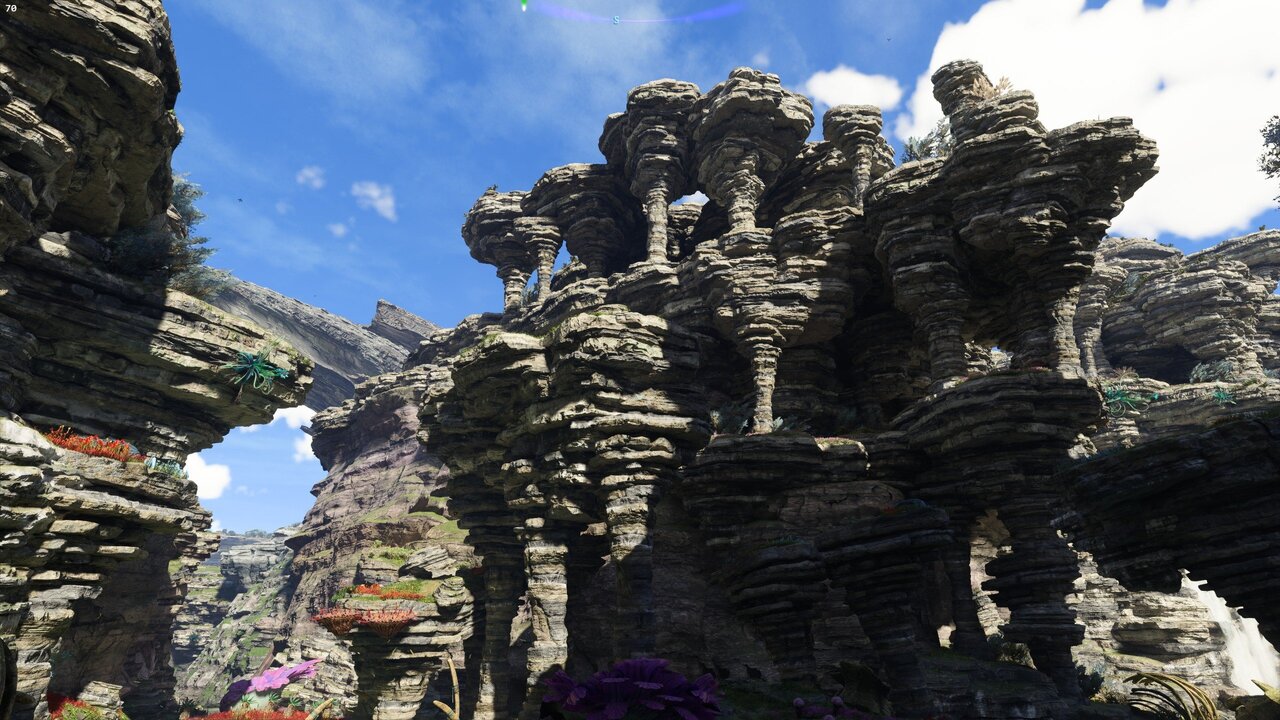The width and height of the screenshot is (1280, 720).
Task: Click the green marker on the compass
Action: [x=523, y=5]
